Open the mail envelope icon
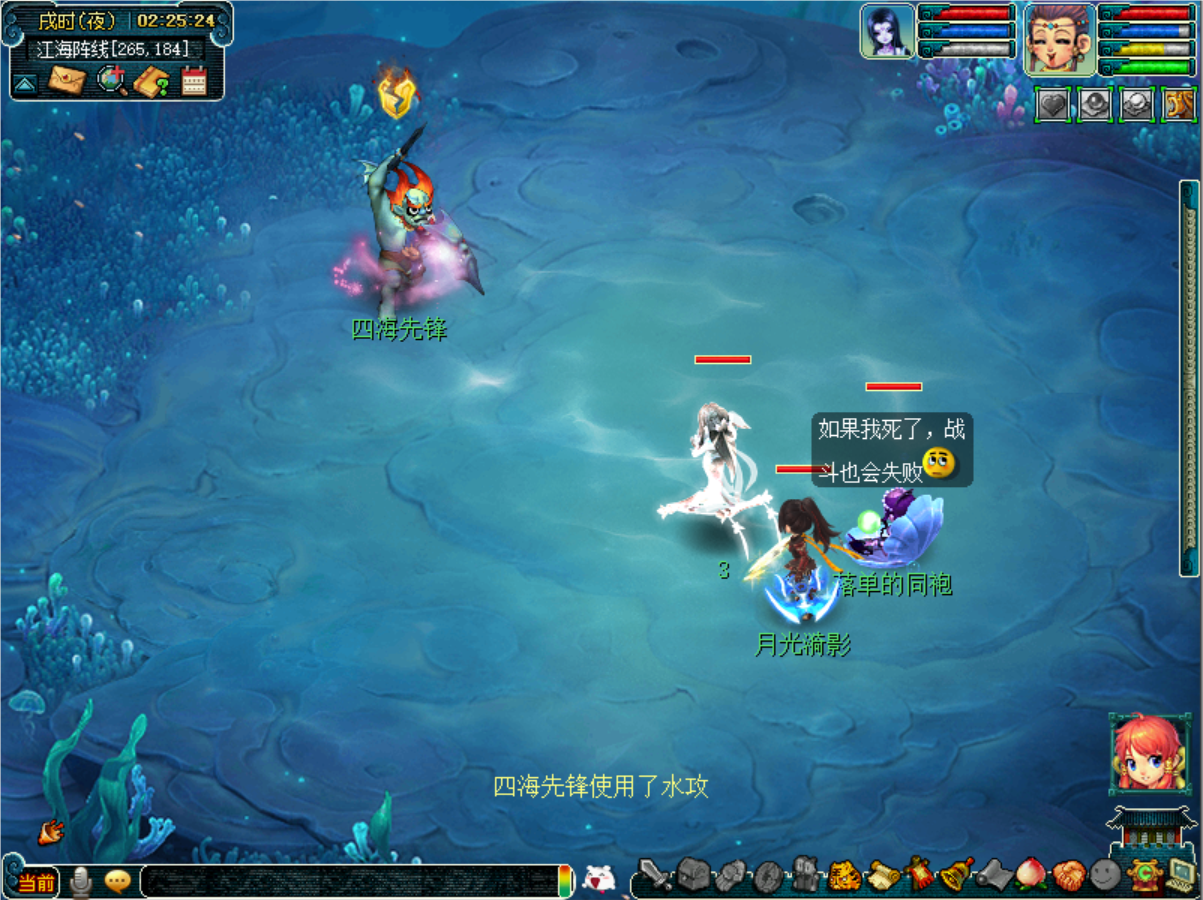 pyautogui.click(x=66, y=79)
